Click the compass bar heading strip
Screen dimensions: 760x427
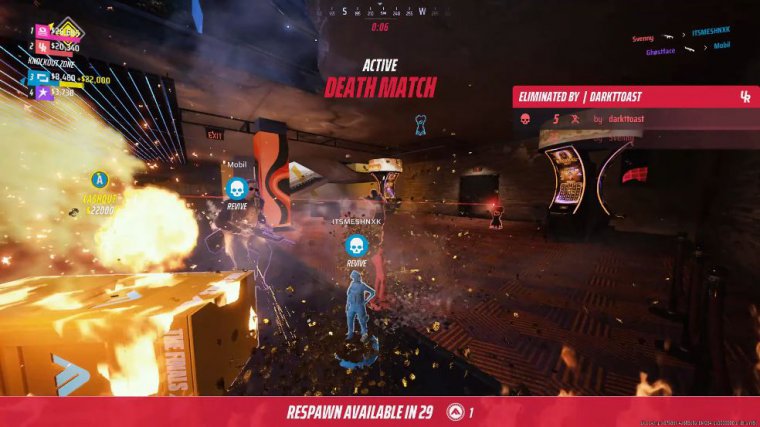click(x=380, y=12)
